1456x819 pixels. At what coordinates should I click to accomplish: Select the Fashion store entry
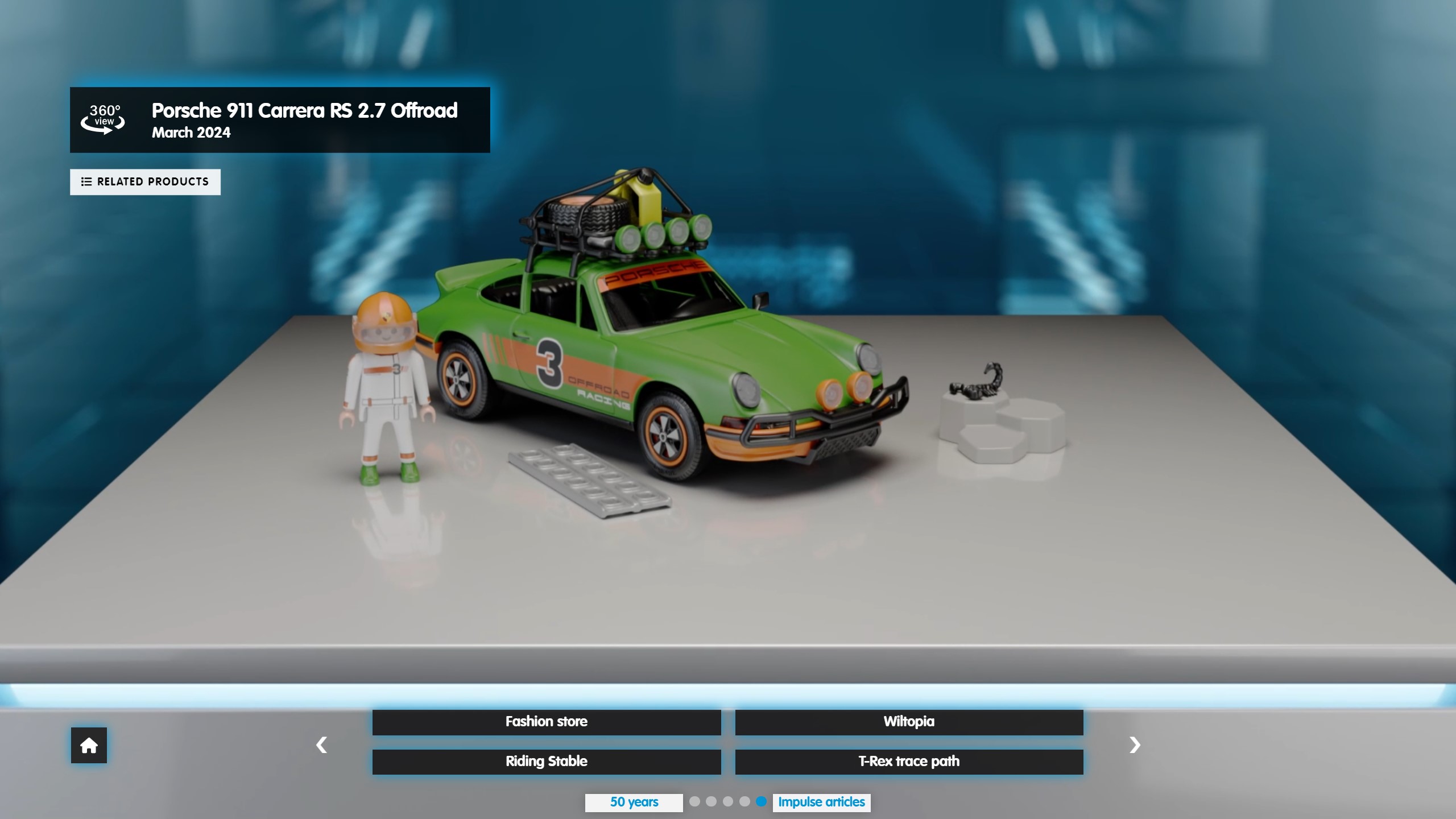click(x=547, y=722)
